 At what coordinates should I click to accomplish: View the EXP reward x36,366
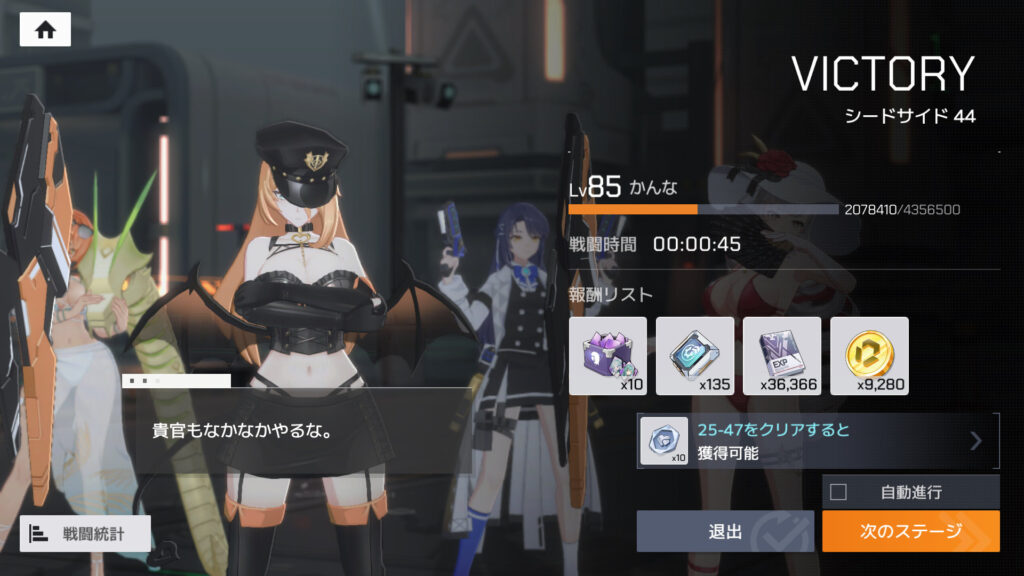pyautogui.click(x=782, y=355)
